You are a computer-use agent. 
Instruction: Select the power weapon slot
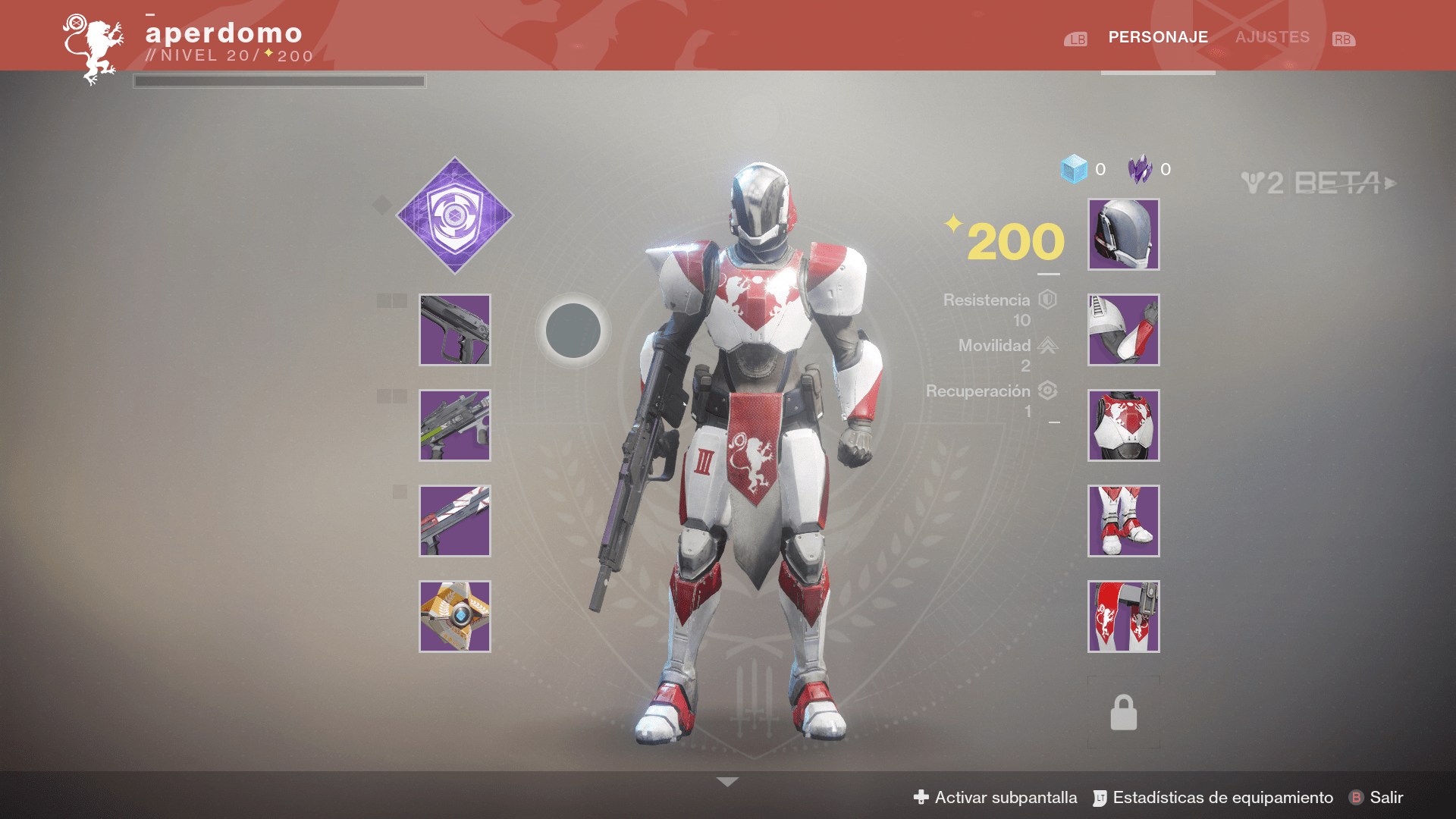pyautogui.click(x=455, y=521)
